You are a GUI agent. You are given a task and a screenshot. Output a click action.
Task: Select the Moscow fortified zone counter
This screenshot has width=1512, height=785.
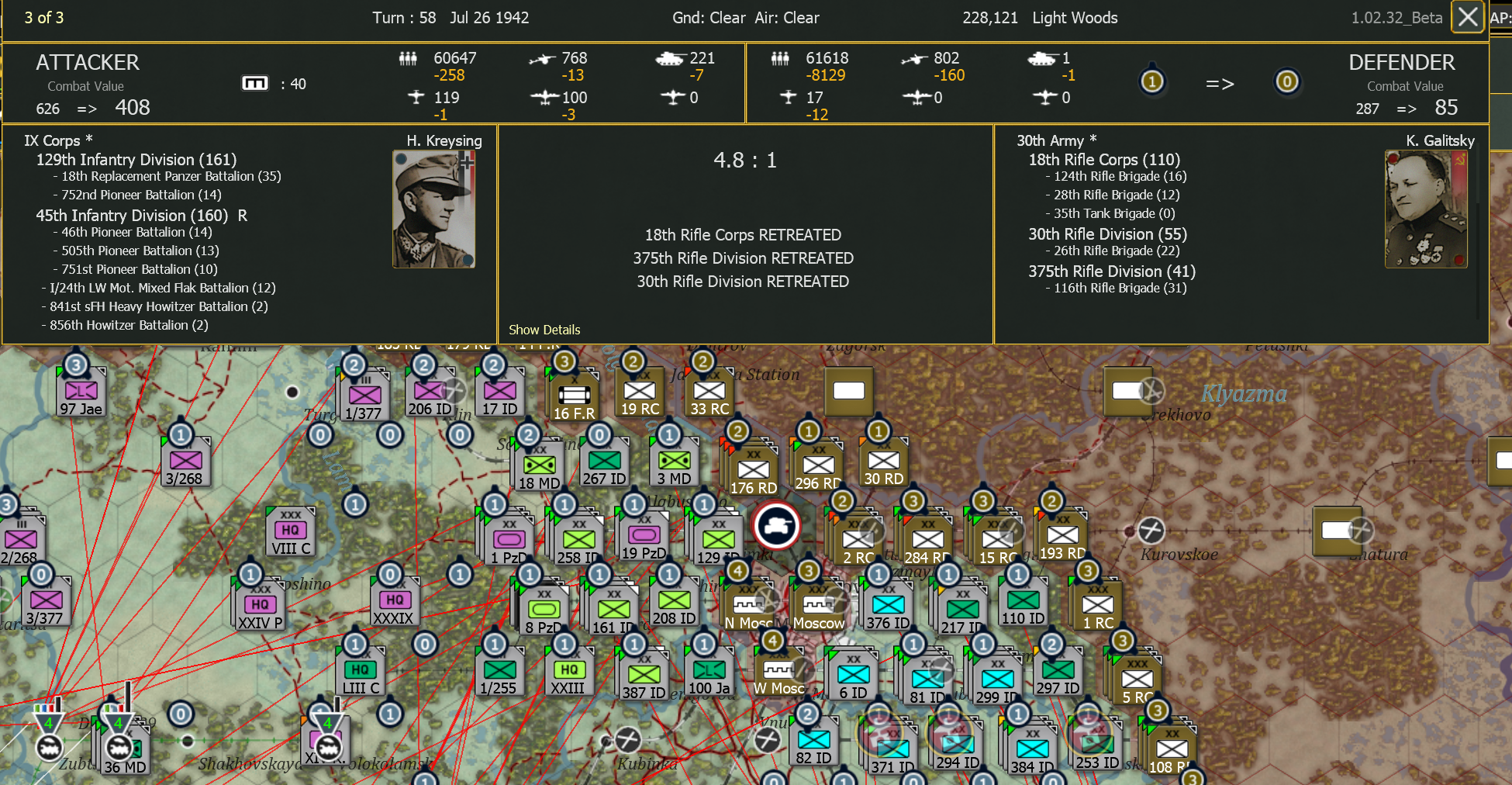click(816, 604)
